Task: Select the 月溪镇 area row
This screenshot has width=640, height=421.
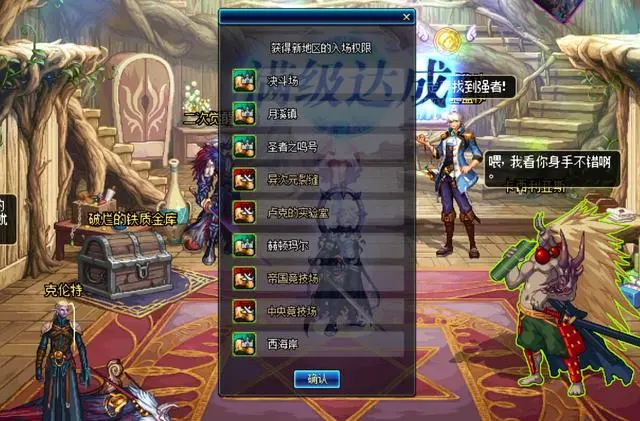Action: coord(318,113)
